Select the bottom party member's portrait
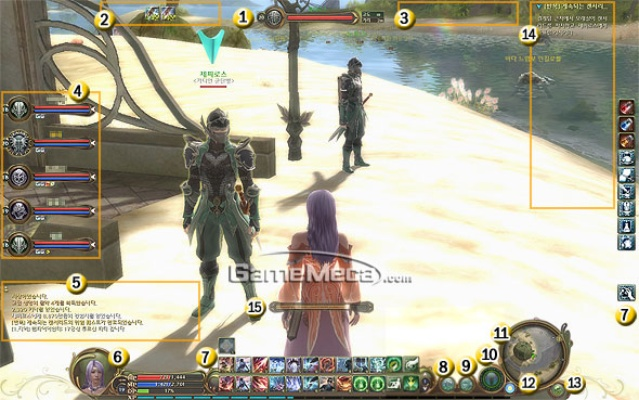Viewport: 639px width, 400px height. [x=21, y=245]
